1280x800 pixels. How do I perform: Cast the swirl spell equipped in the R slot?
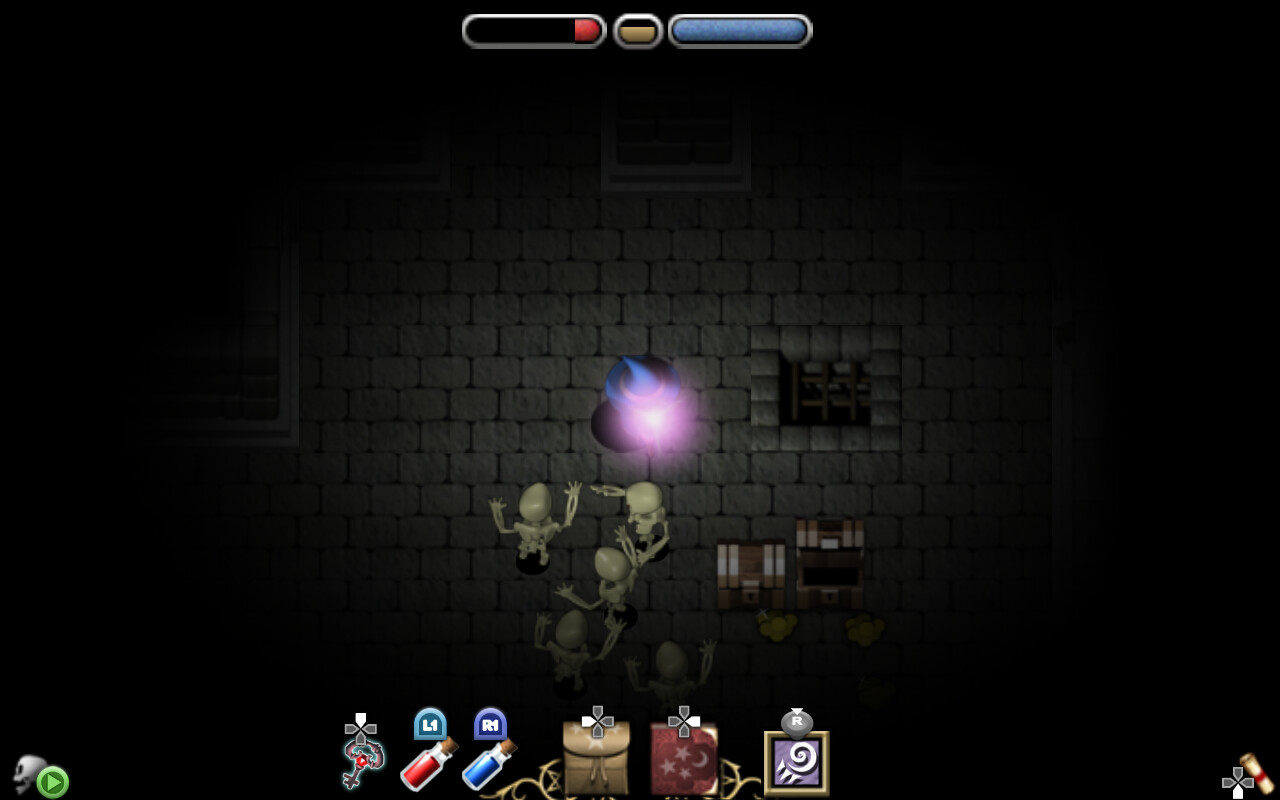click(x=795, y=763)
